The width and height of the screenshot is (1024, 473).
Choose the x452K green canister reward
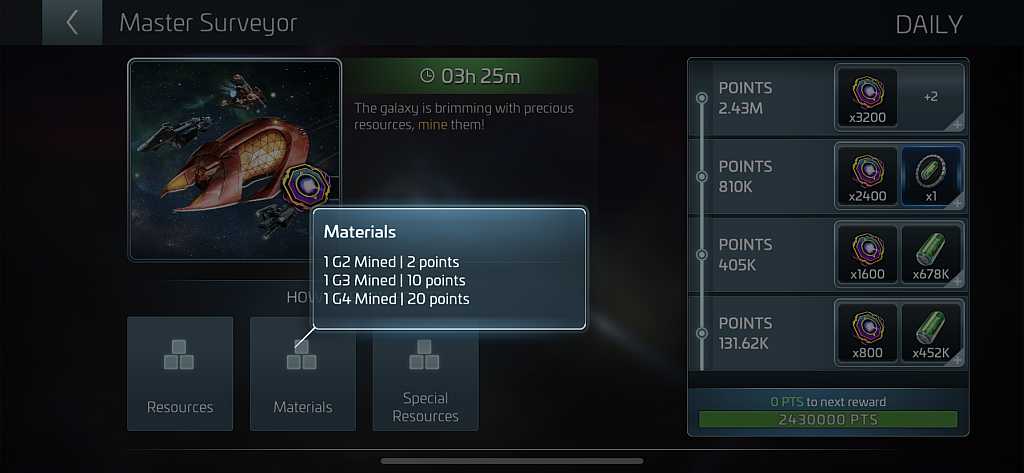click(931, 332)
